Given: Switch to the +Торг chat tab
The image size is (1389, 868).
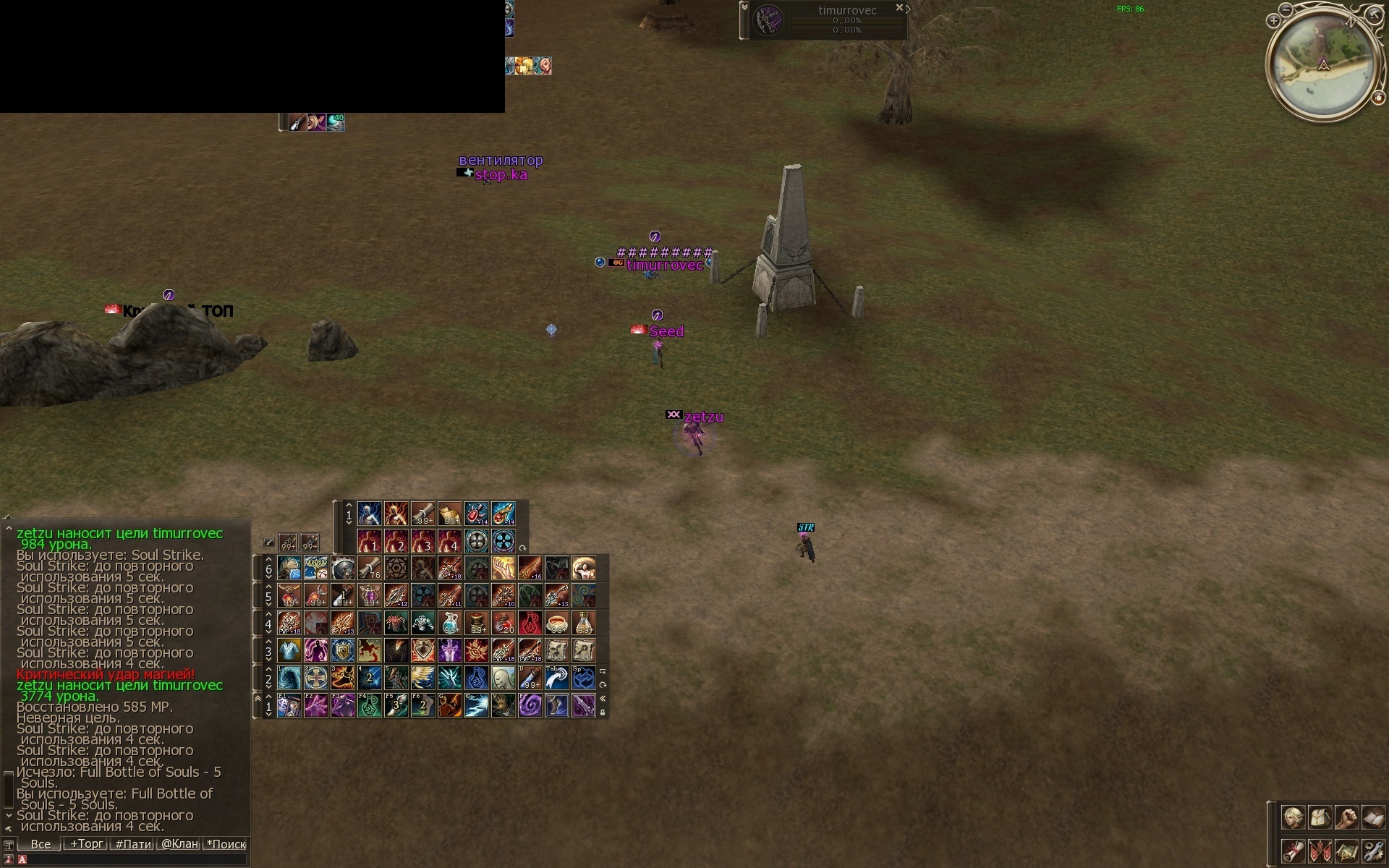Looking at the screenshot, I should 86,844.
